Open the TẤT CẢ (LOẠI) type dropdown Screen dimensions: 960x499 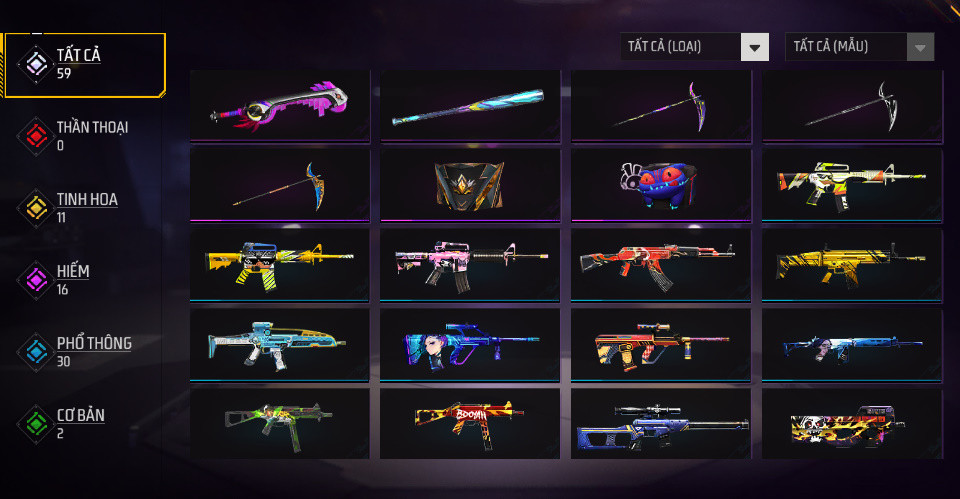695,46
